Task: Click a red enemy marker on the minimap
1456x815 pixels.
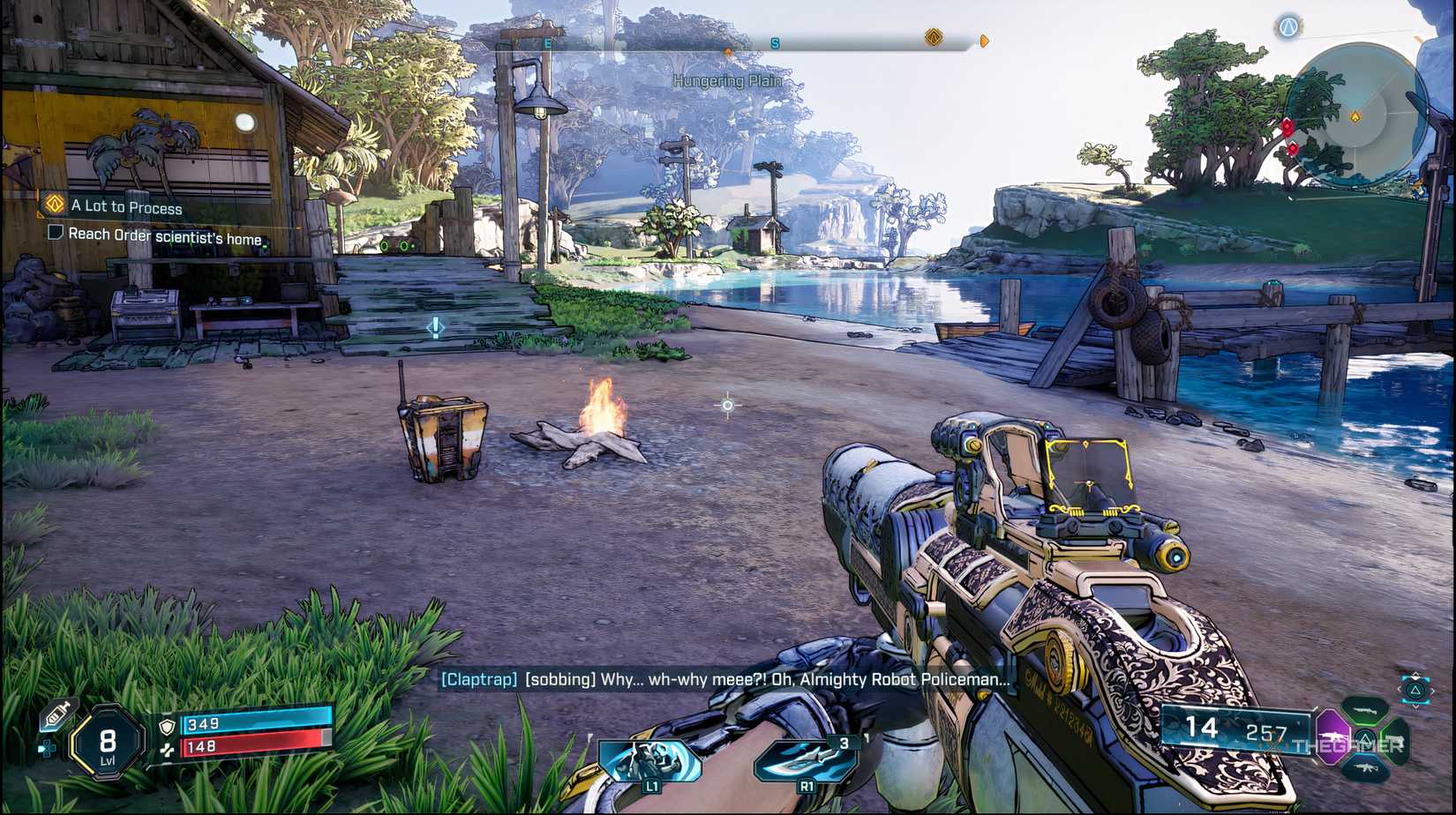Action: (x=1288, y=127)
